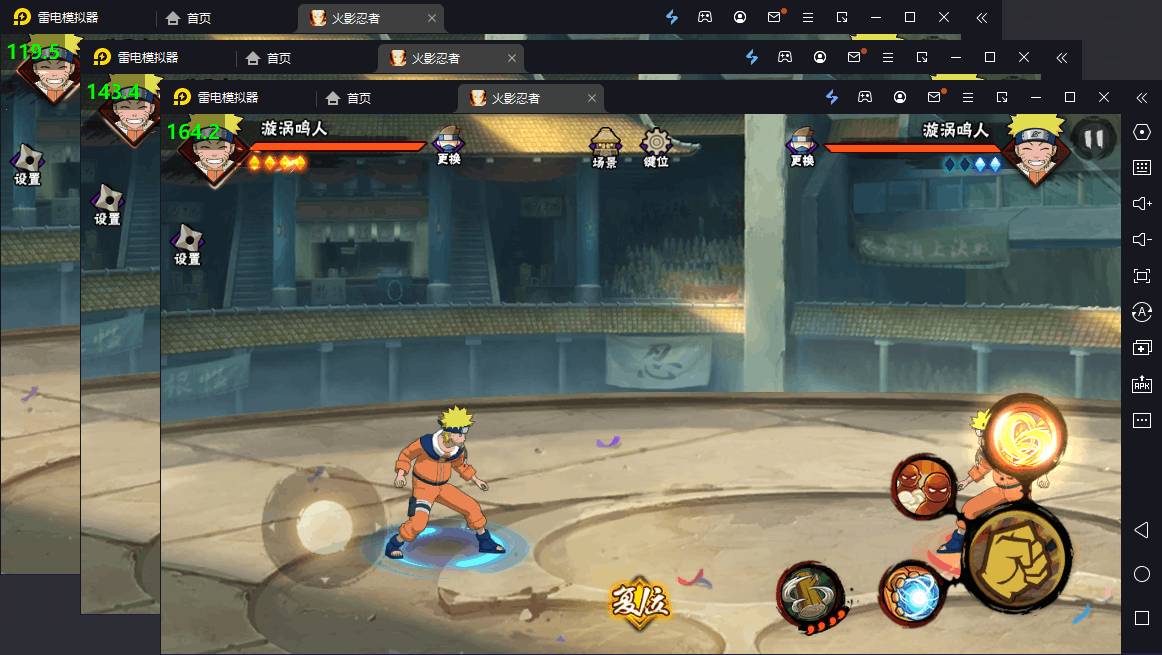Image resolution: width=1162 pixels, height=655 pixels.
Task: Open the 场景 scene selector
Action: pos(605,146)
